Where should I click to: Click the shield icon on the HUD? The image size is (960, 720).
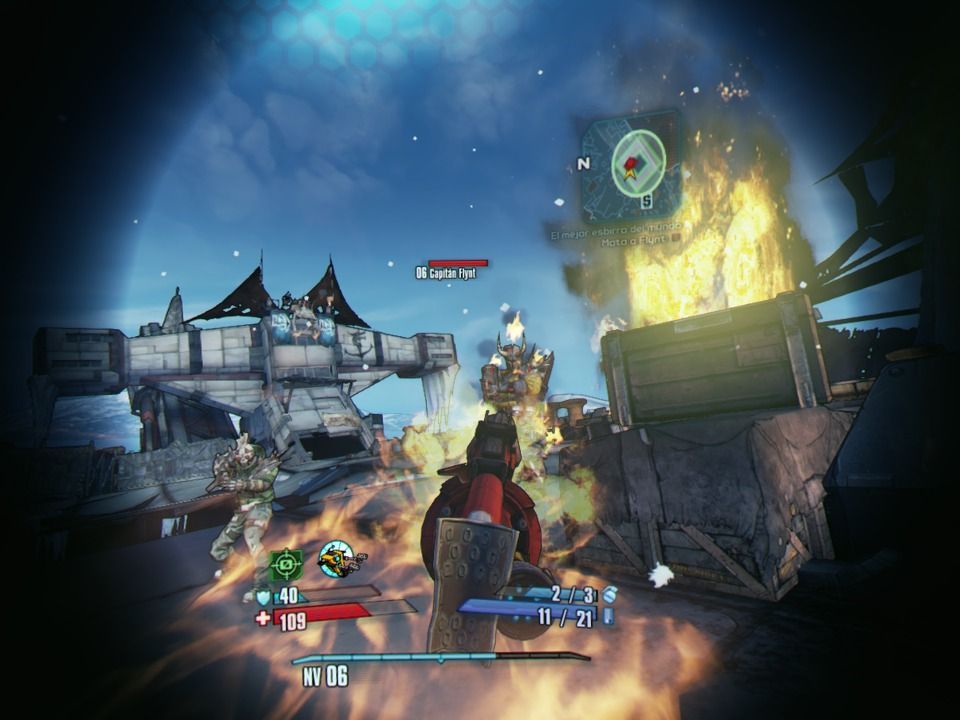pyautogui.click(x=264, y=596)
